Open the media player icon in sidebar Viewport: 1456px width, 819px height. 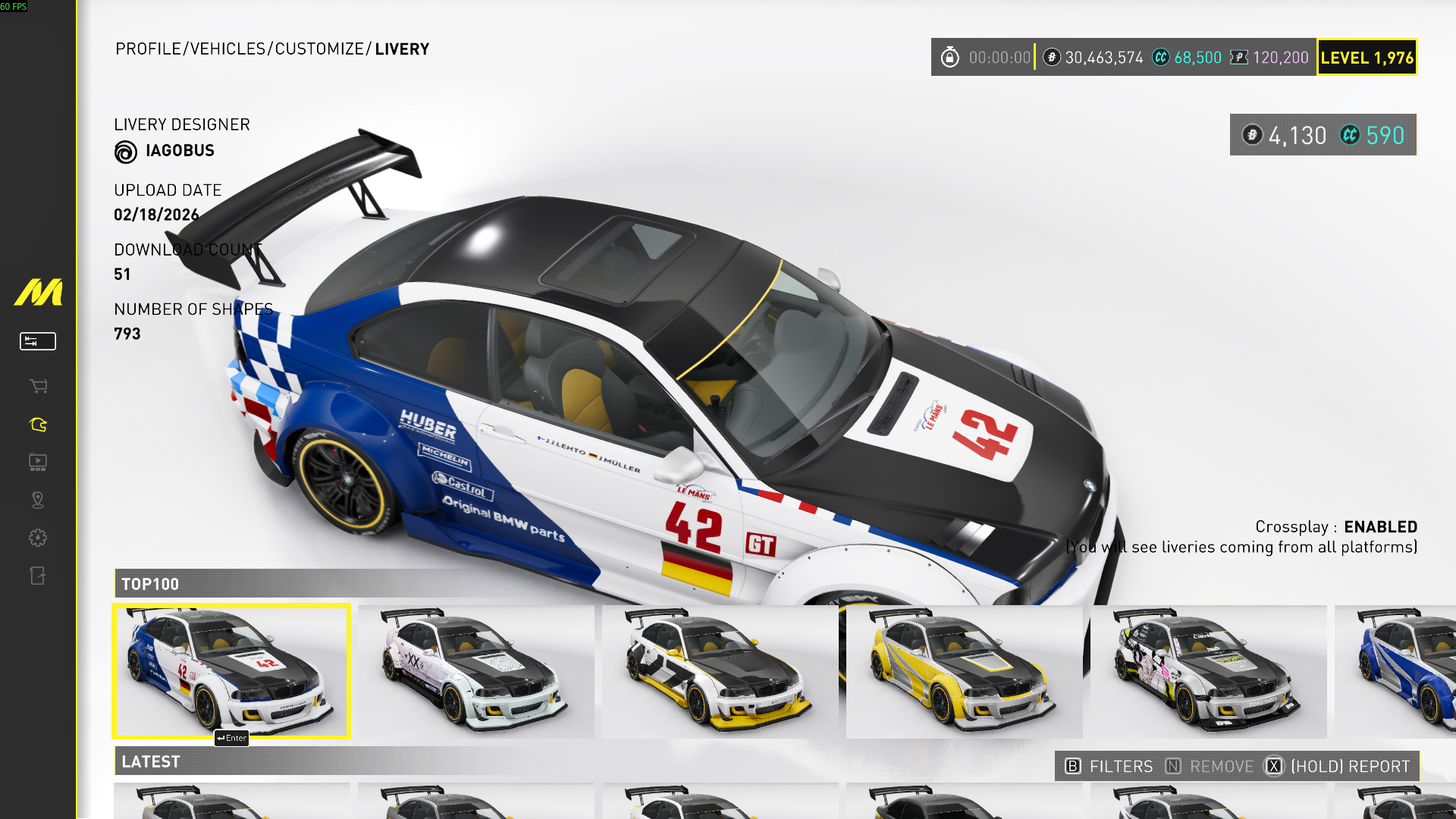coord(38,462)
